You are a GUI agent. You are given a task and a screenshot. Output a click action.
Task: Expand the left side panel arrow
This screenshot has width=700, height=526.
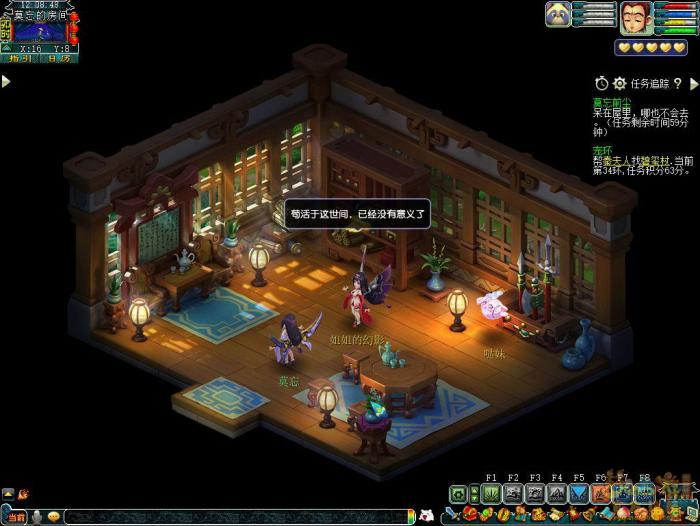coord(6,81)
